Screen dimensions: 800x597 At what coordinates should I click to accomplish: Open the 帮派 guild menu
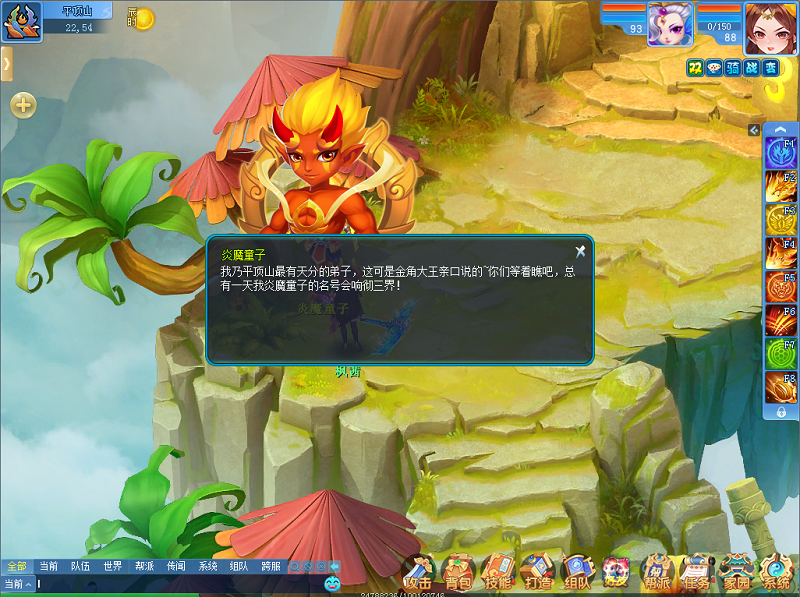(657, 573)
